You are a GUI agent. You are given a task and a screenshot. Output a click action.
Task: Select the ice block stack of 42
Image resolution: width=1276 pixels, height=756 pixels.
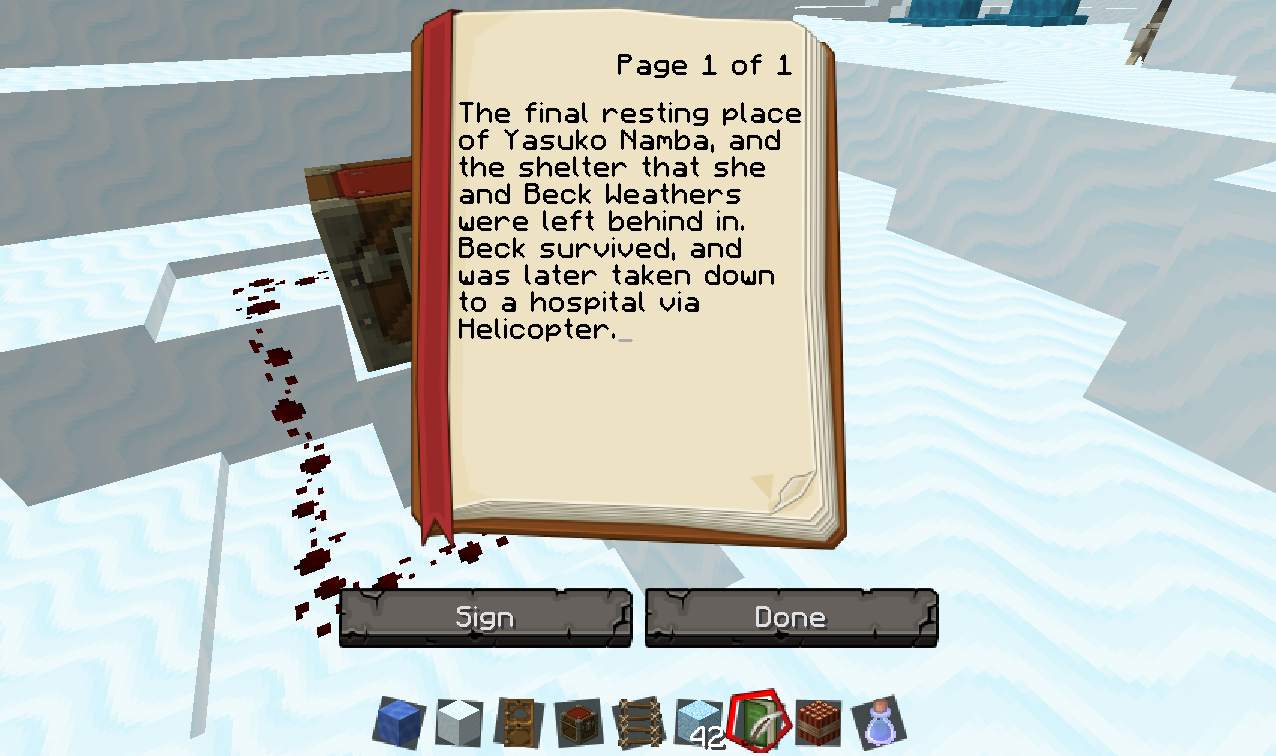pyautogui.click(x=697, y=722)
